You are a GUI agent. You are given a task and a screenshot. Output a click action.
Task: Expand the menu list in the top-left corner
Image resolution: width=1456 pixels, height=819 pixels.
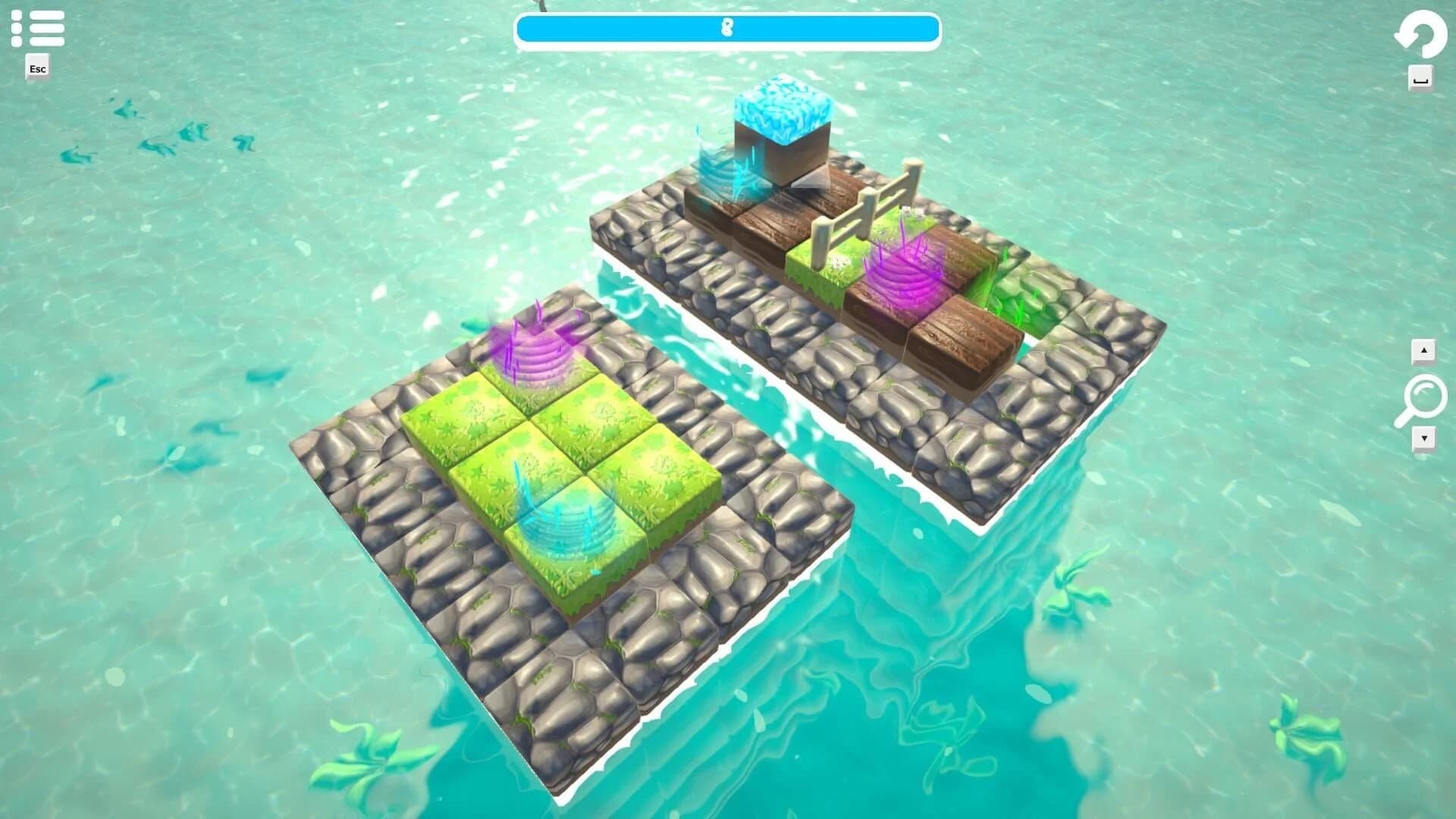[38, 28]
